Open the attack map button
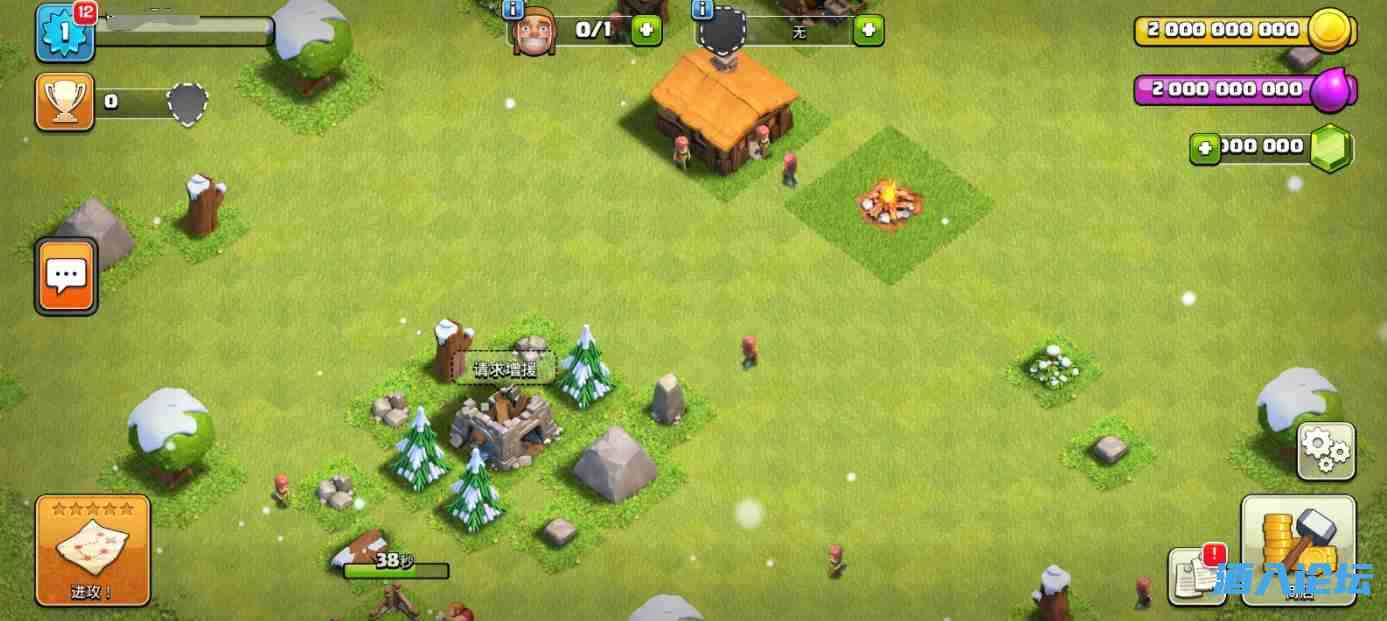Viewport: 1387px width, 621px height. [92, 549]
